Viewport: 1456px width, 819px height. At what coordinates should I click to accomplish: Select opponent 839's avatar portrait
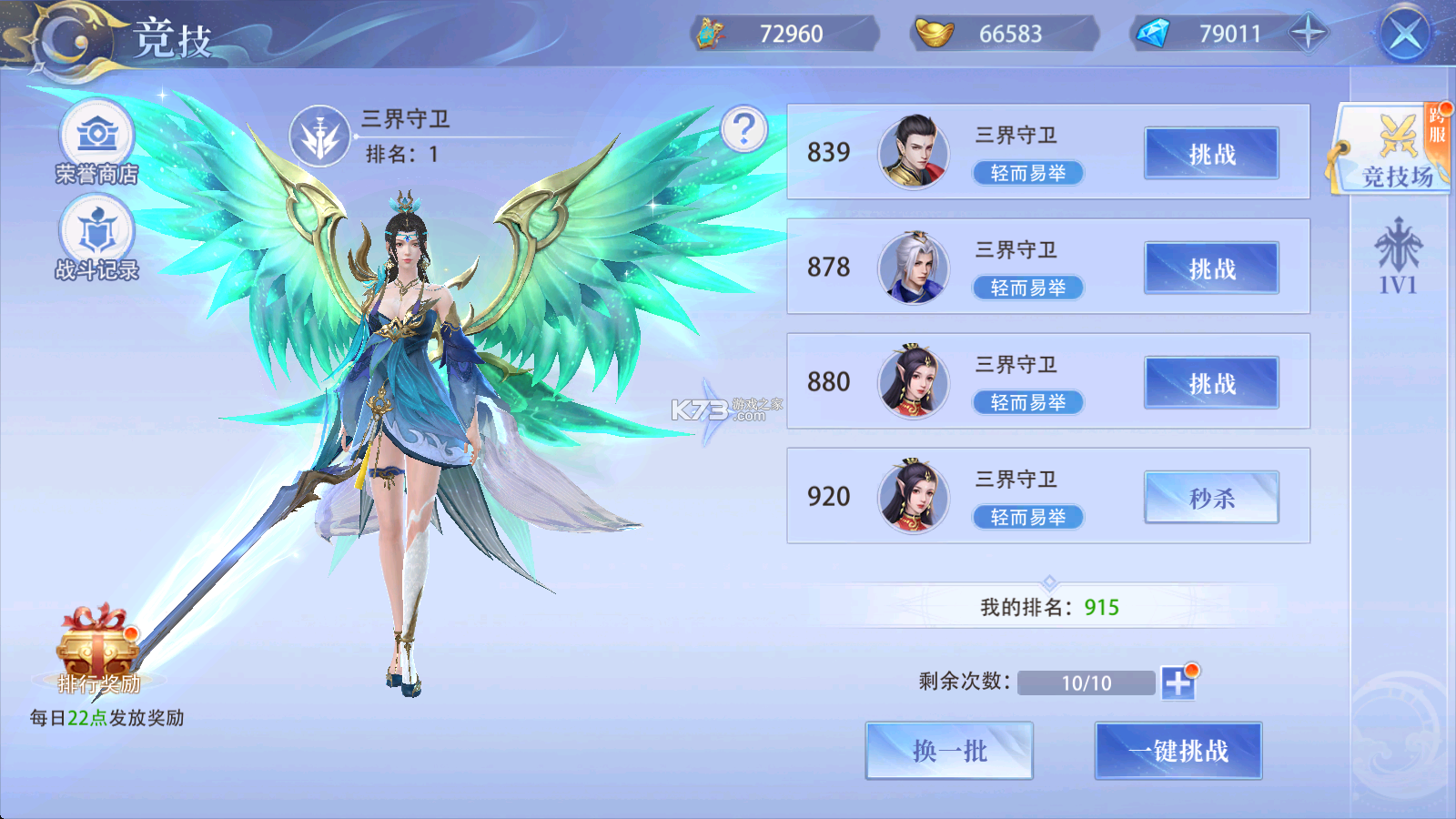pos(913,153)
